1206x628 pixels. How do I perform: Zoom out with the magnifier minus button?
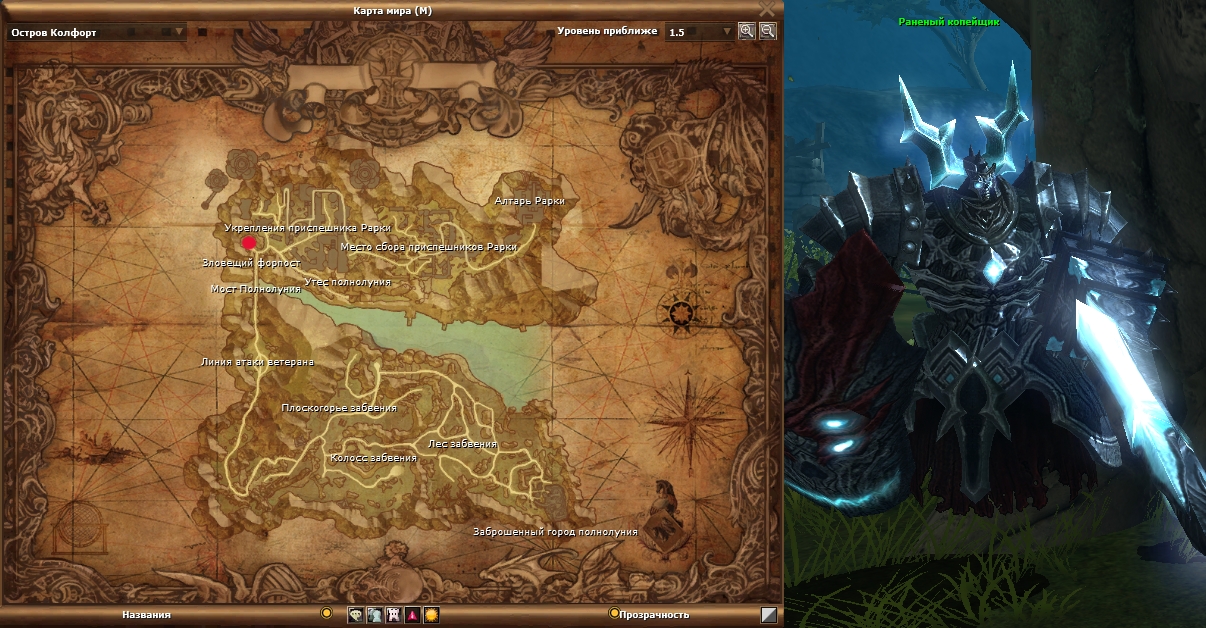coord(767,31)
